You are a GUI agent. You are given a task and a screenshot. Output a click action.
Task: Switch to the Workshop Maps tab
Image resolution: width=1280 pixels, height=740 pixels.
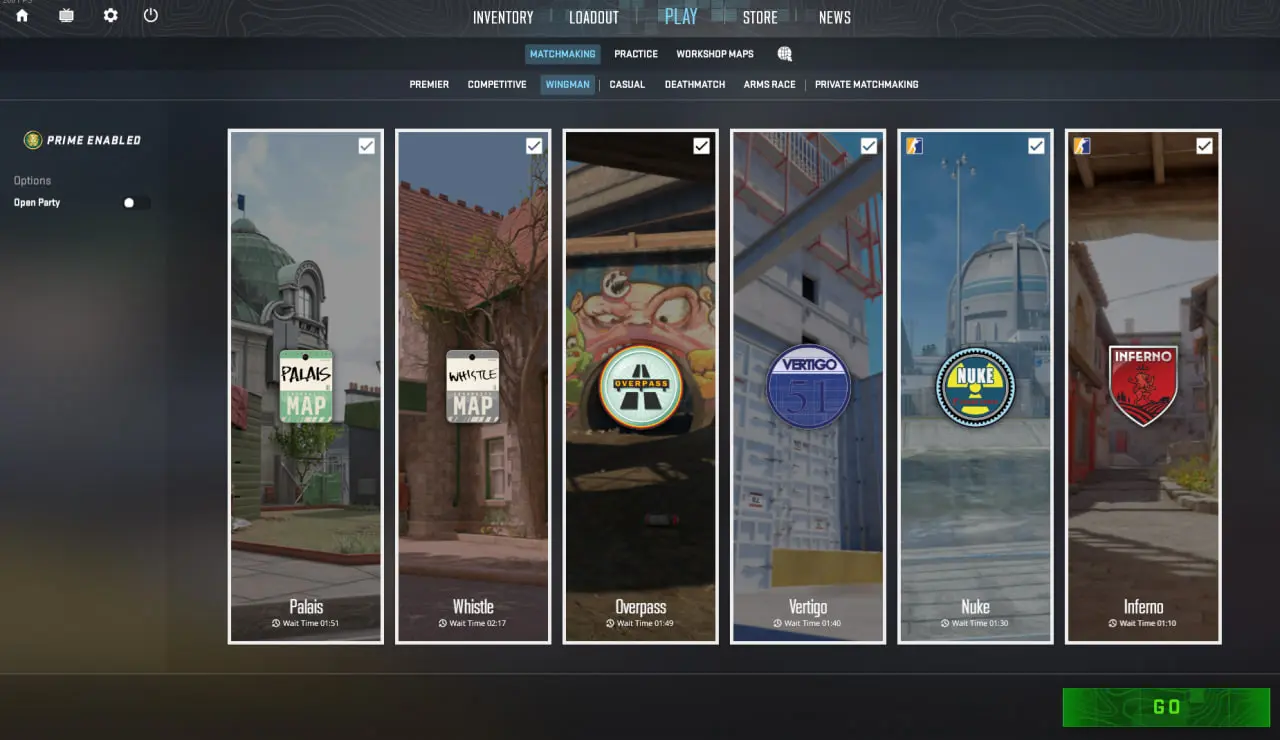click(x=715, y=54)
